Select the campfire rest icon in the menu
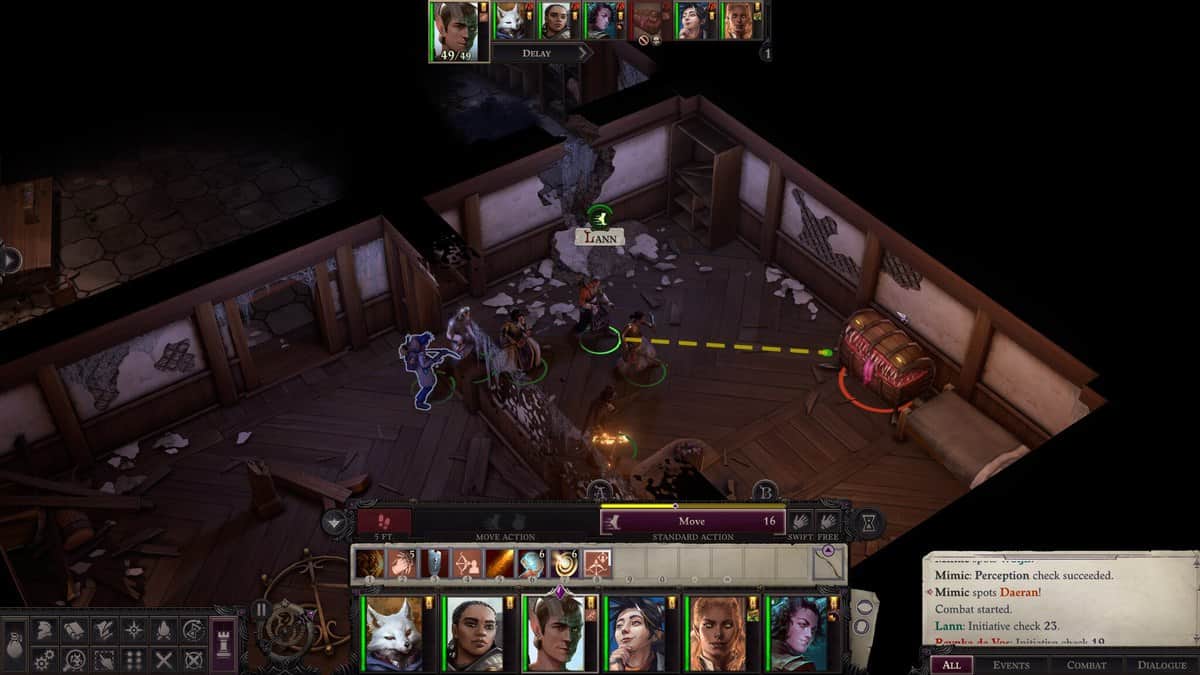 point(163,630)
